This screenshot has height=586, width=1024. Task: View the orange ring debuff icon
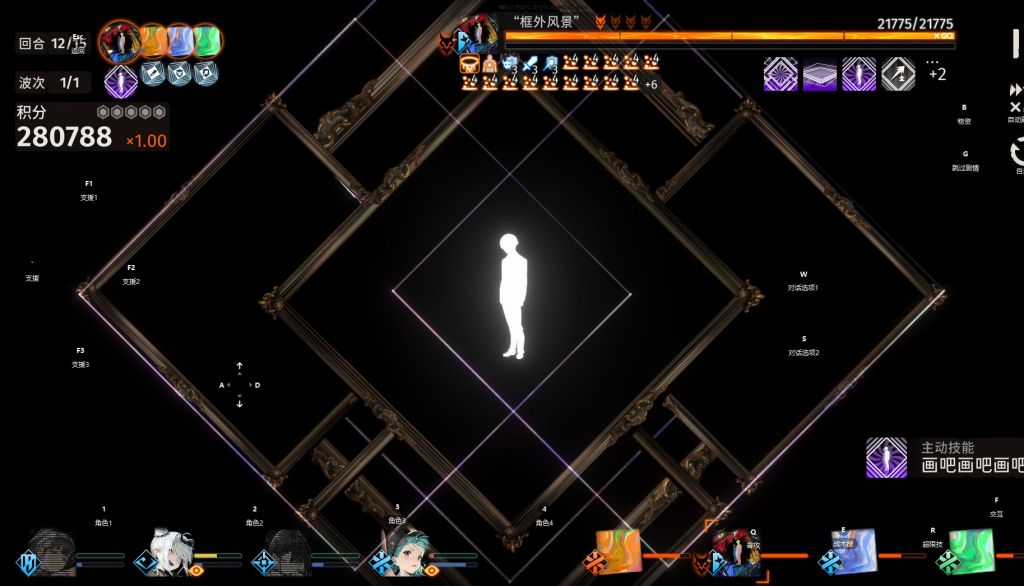pyautogui.click(x=469, y=64)
